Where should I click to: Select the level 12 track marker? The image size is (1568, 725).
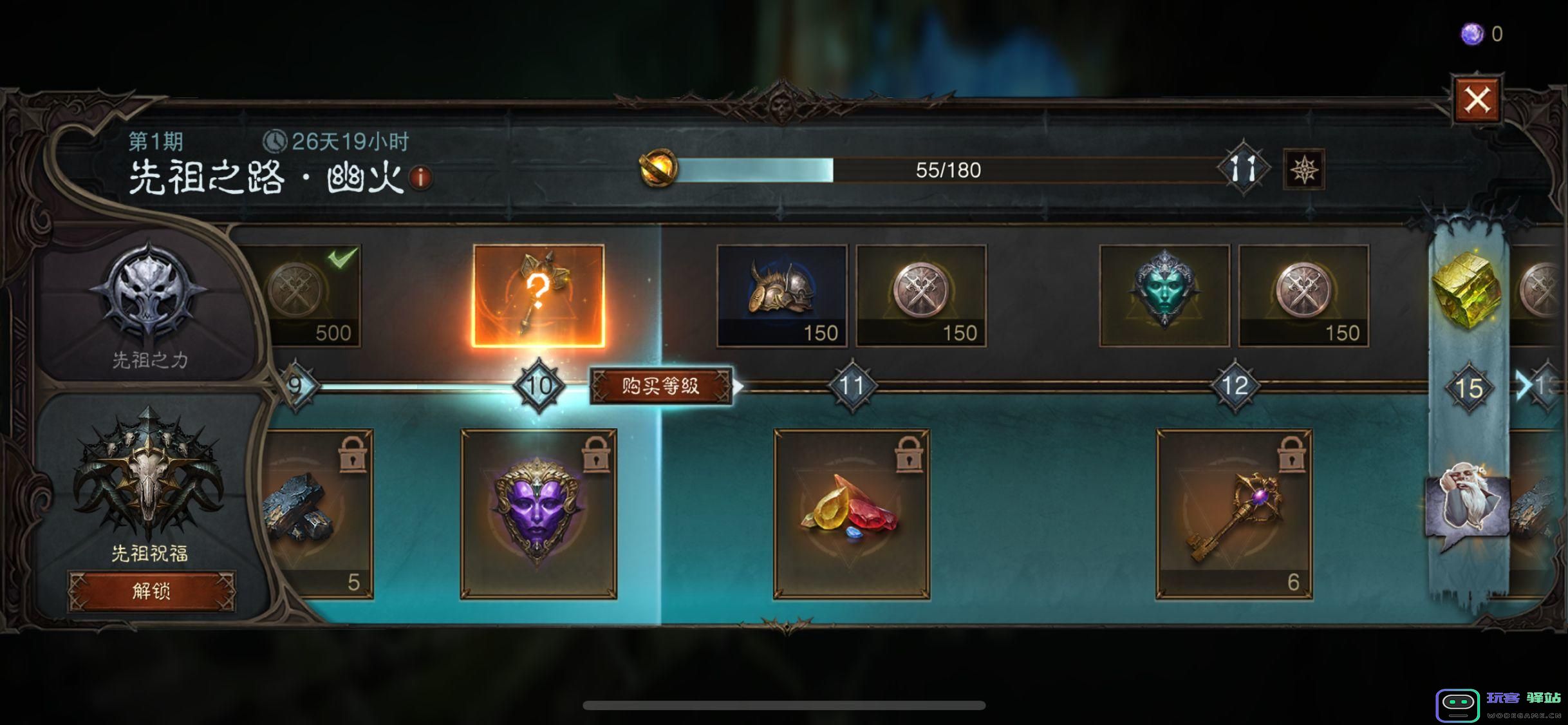1234,386
